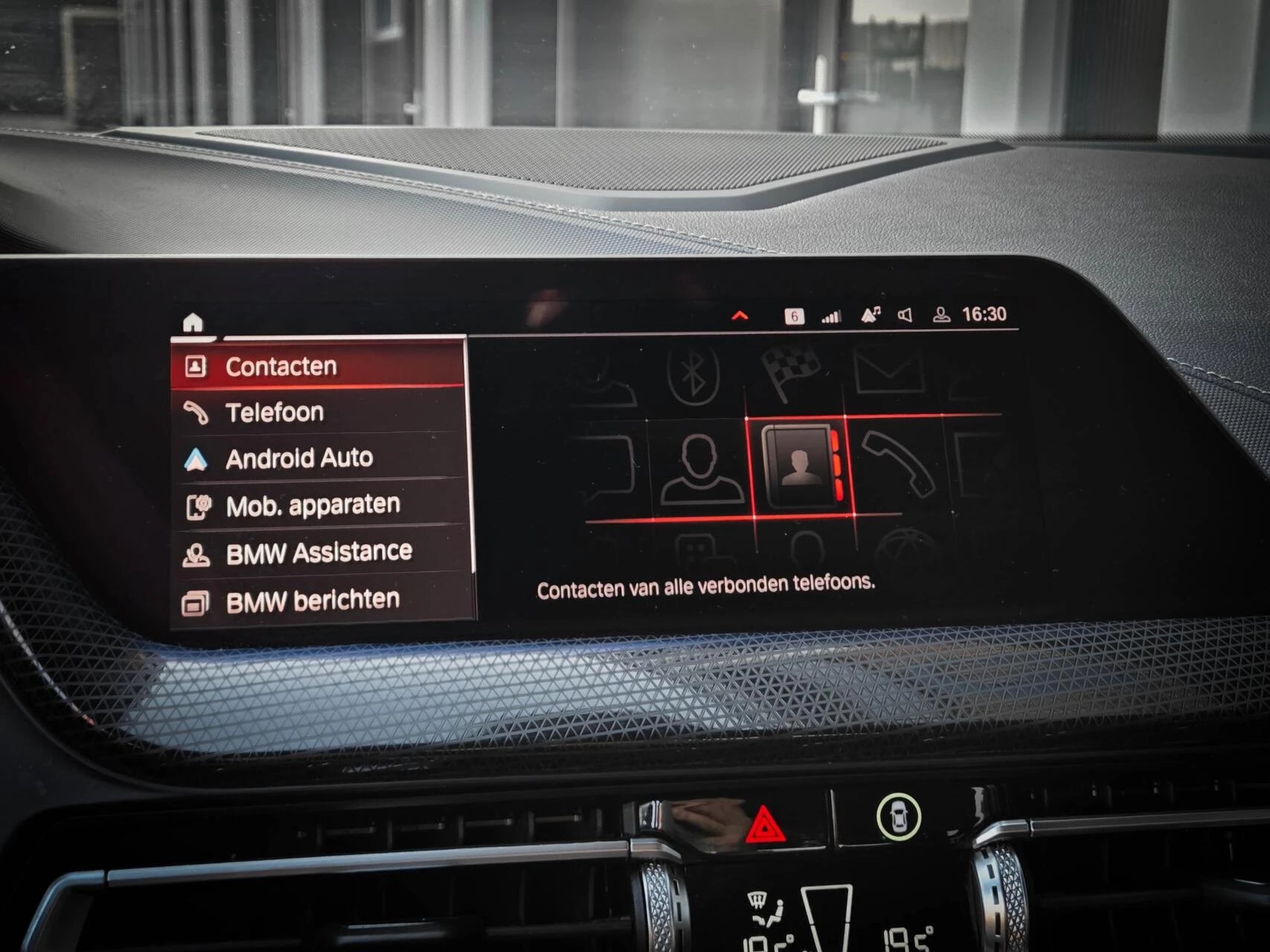This screenshot has width=1270, height=952.
Task: Open the driver profile icon in the status bar
Action: click(x=941, y=314)
